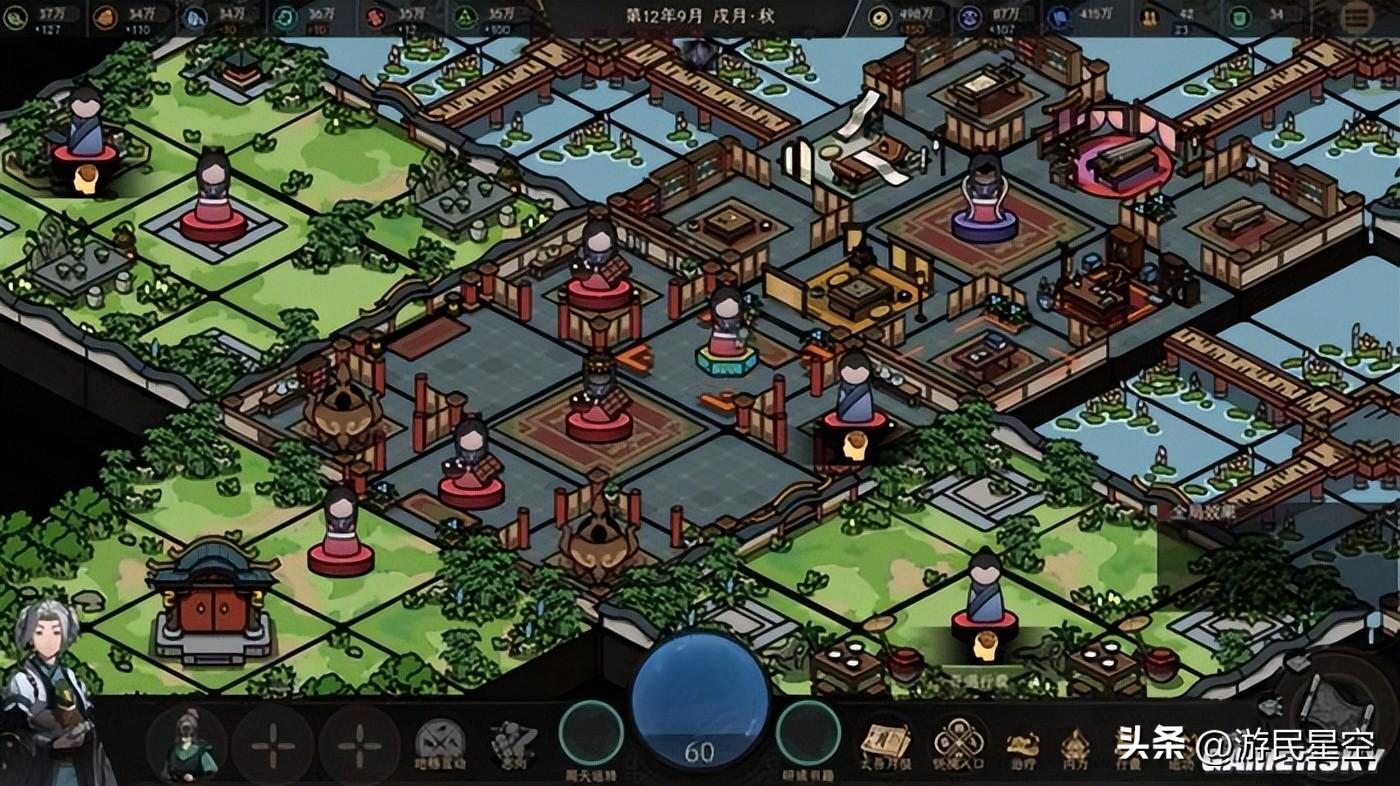This screenshot has width=1400, height=786.
Task: Click the grey-haired protagonist portrait
Action: 50,690
